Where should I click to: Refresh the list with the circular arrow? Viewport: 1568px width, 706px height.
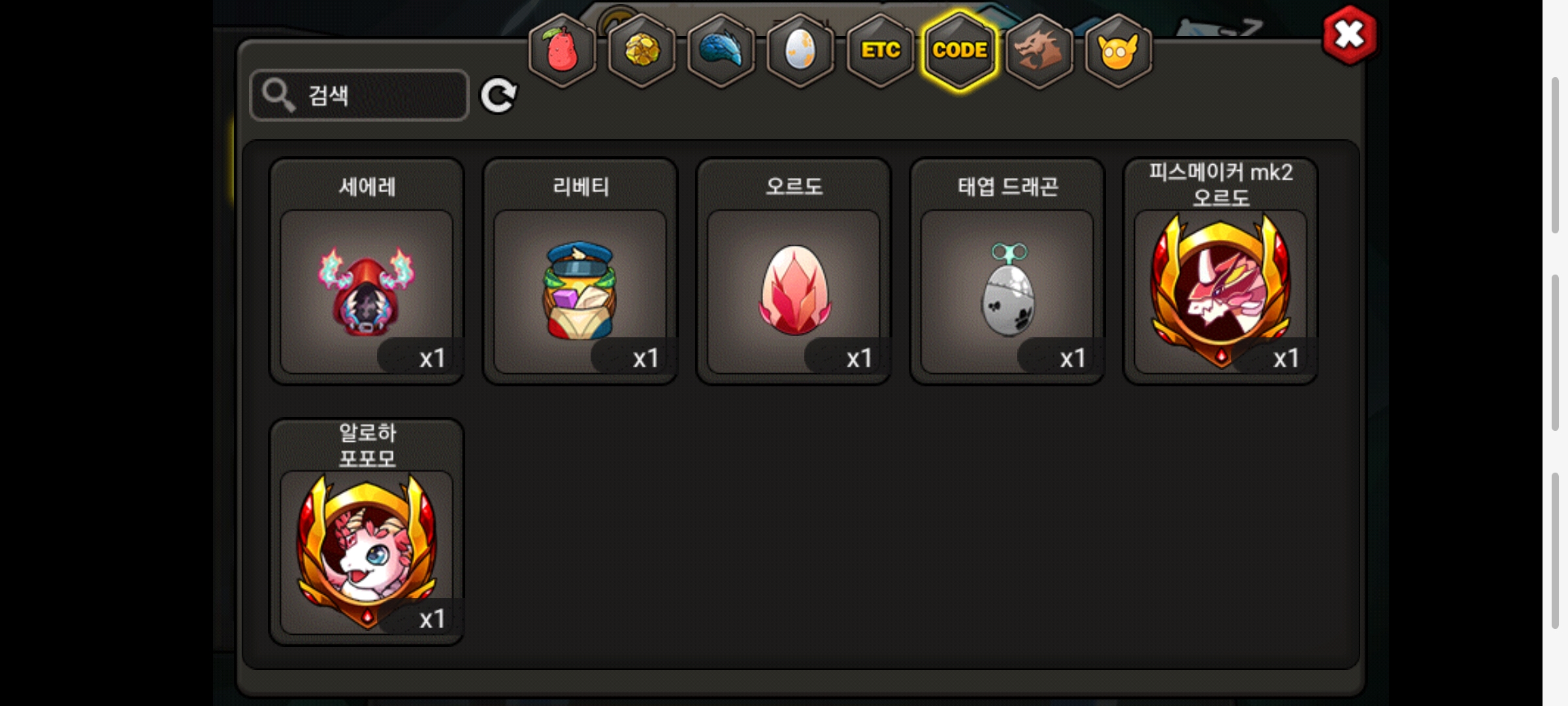[x=498, y=95]
